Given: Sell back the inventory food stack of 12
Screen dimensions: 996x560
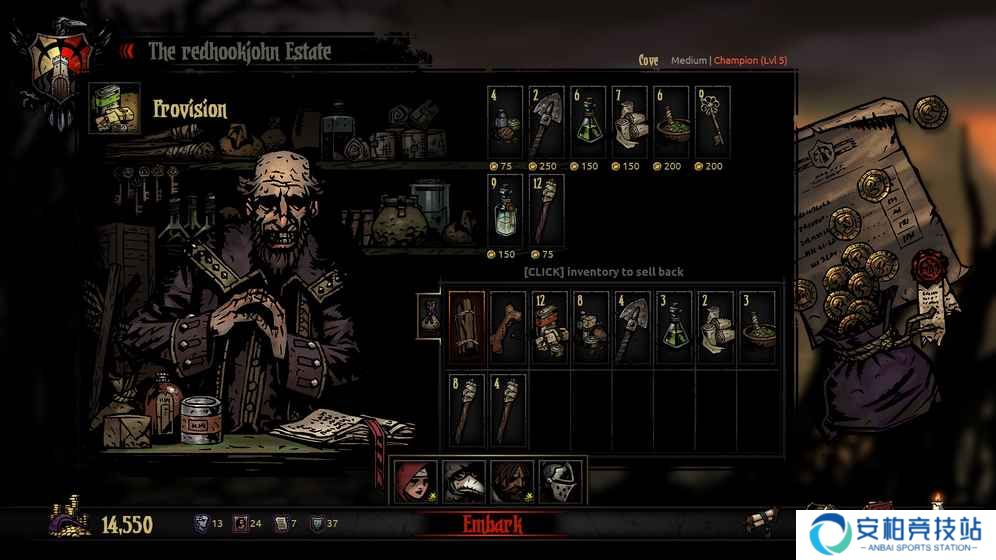Looking at the screenshot, I should [549, 327].
